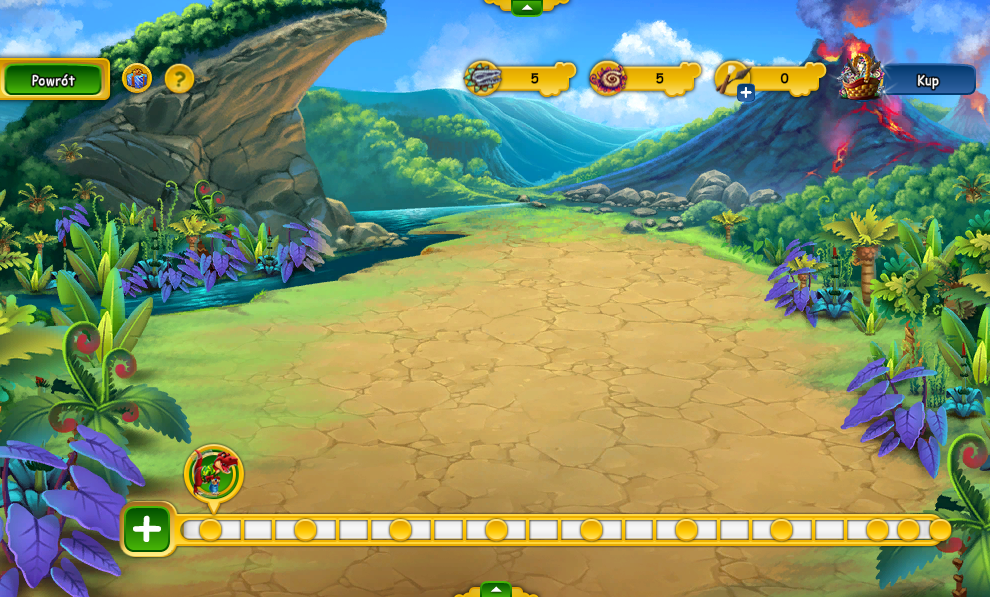This screenshot has height=597, width=990.
Task: Show help with the question mark icon
Action: click(x=179, y=78)
